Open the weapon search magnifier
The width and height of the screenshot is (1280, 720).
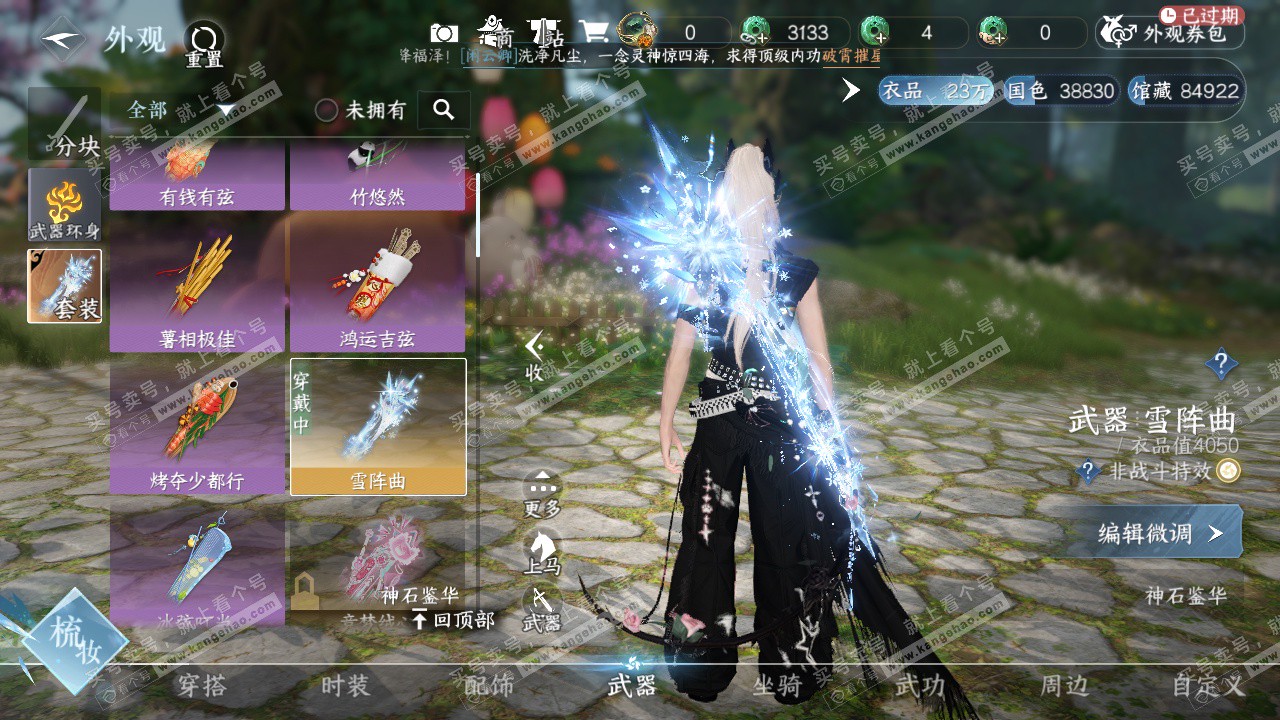point(444,110)
